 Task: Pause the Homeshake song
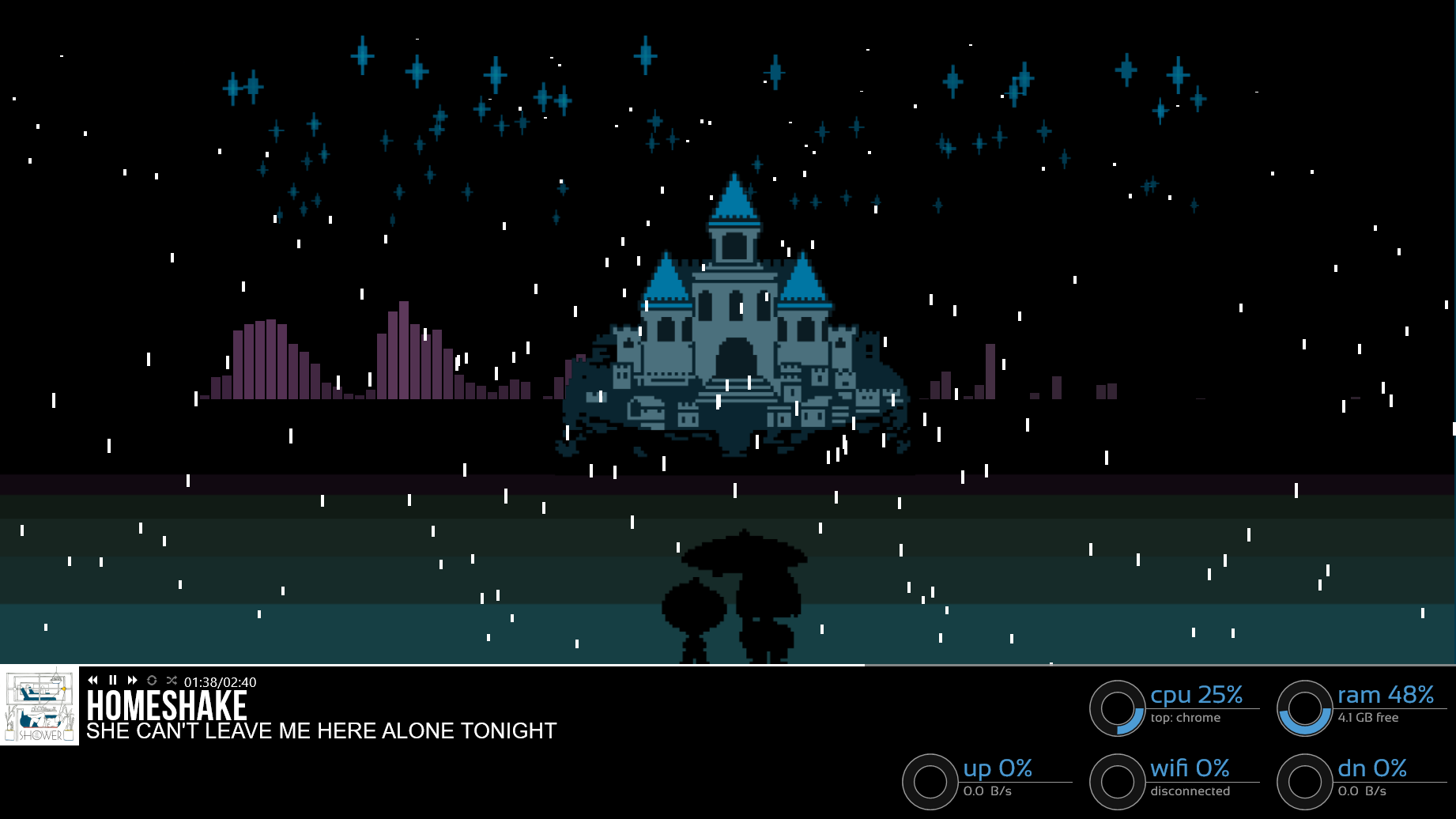113,681
